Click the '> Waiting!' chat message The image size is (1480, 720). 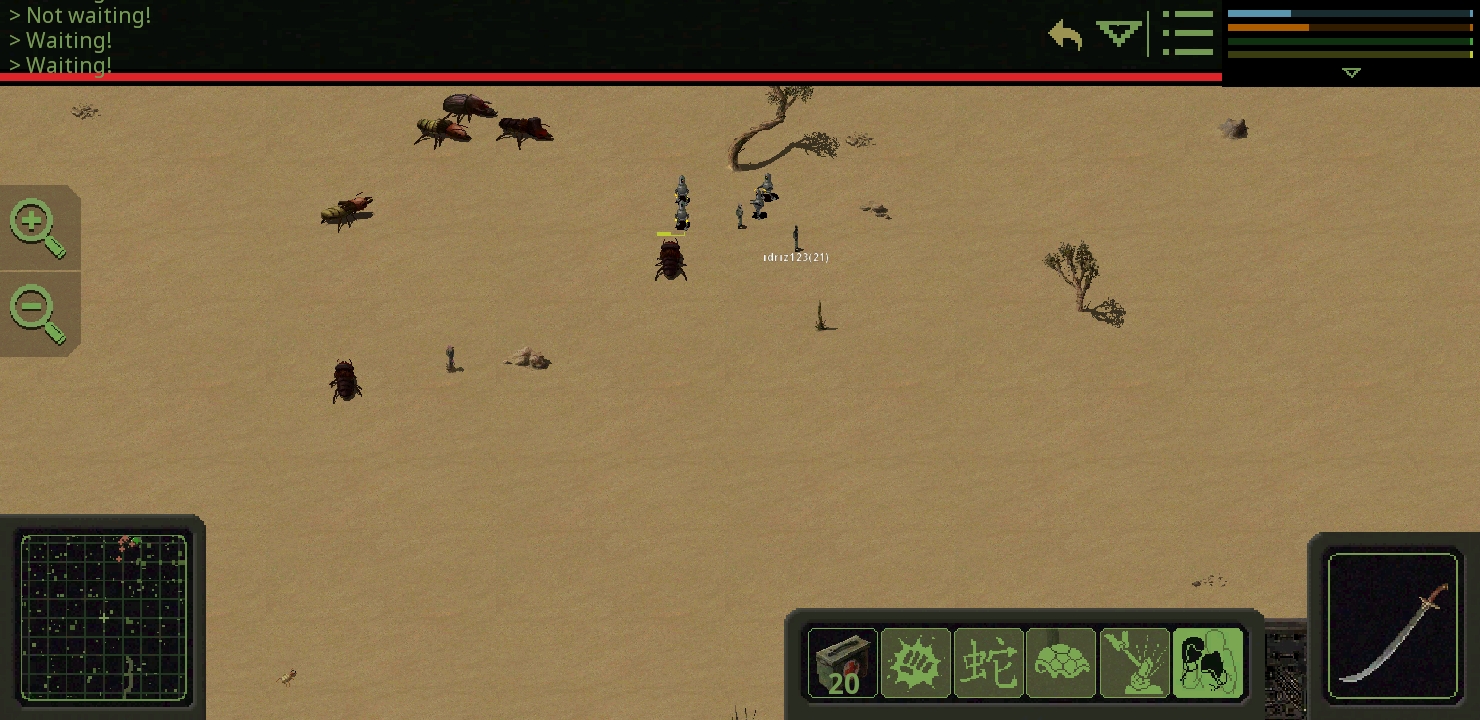[60, 40]
